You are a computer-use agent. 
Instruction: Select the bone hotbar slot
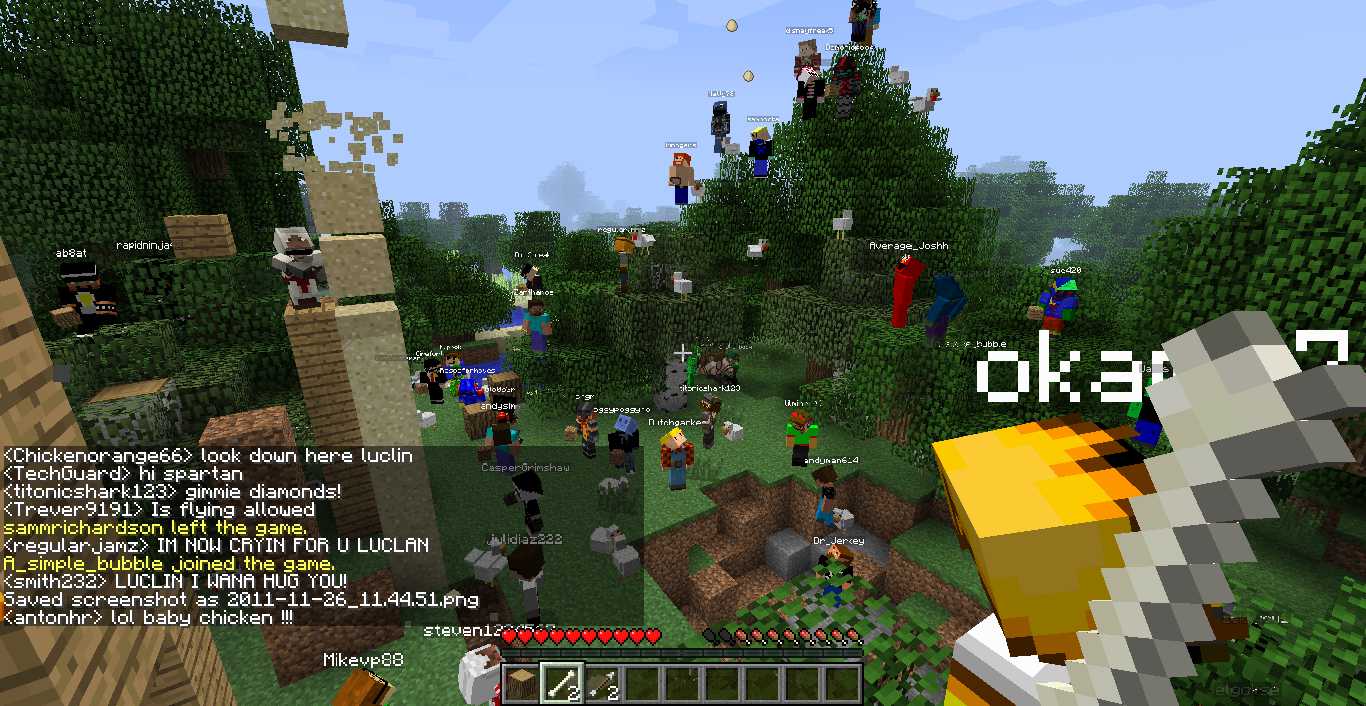click(x=560, y=684)
